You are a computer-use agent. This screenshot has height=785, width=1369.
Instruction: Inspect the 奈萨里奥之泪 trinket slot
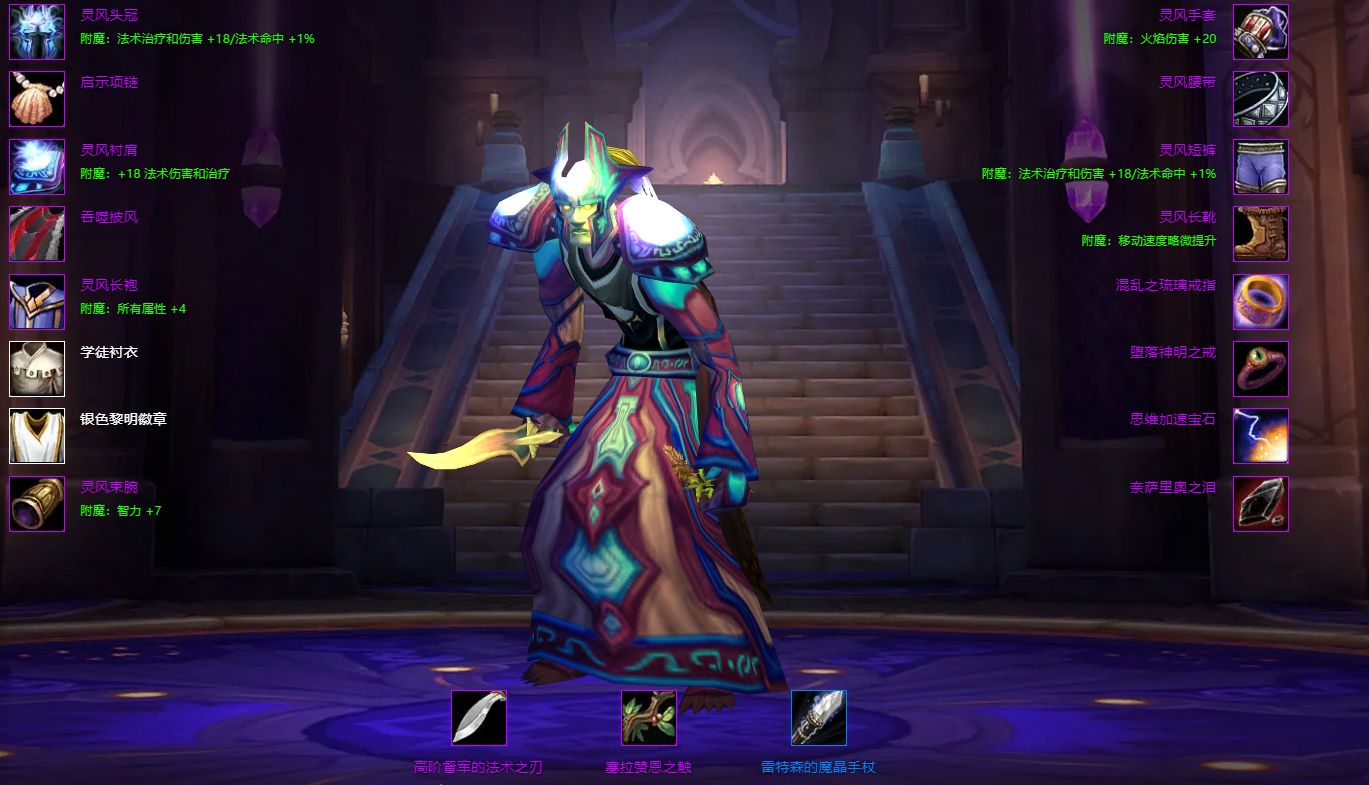point(1260,504)
